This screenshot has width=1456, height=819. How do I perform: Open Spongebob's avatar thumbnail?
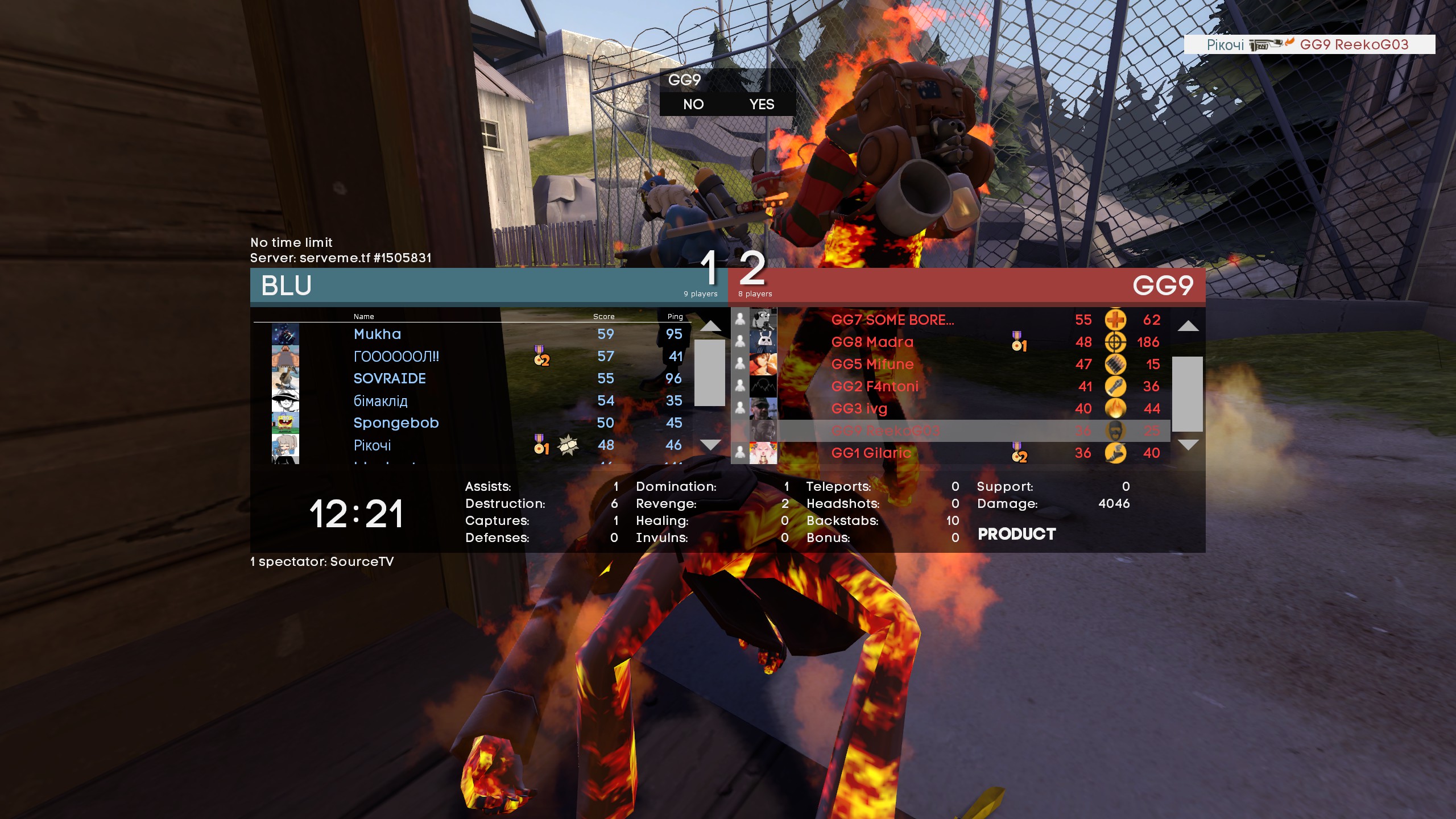click(x=285, y=423)
